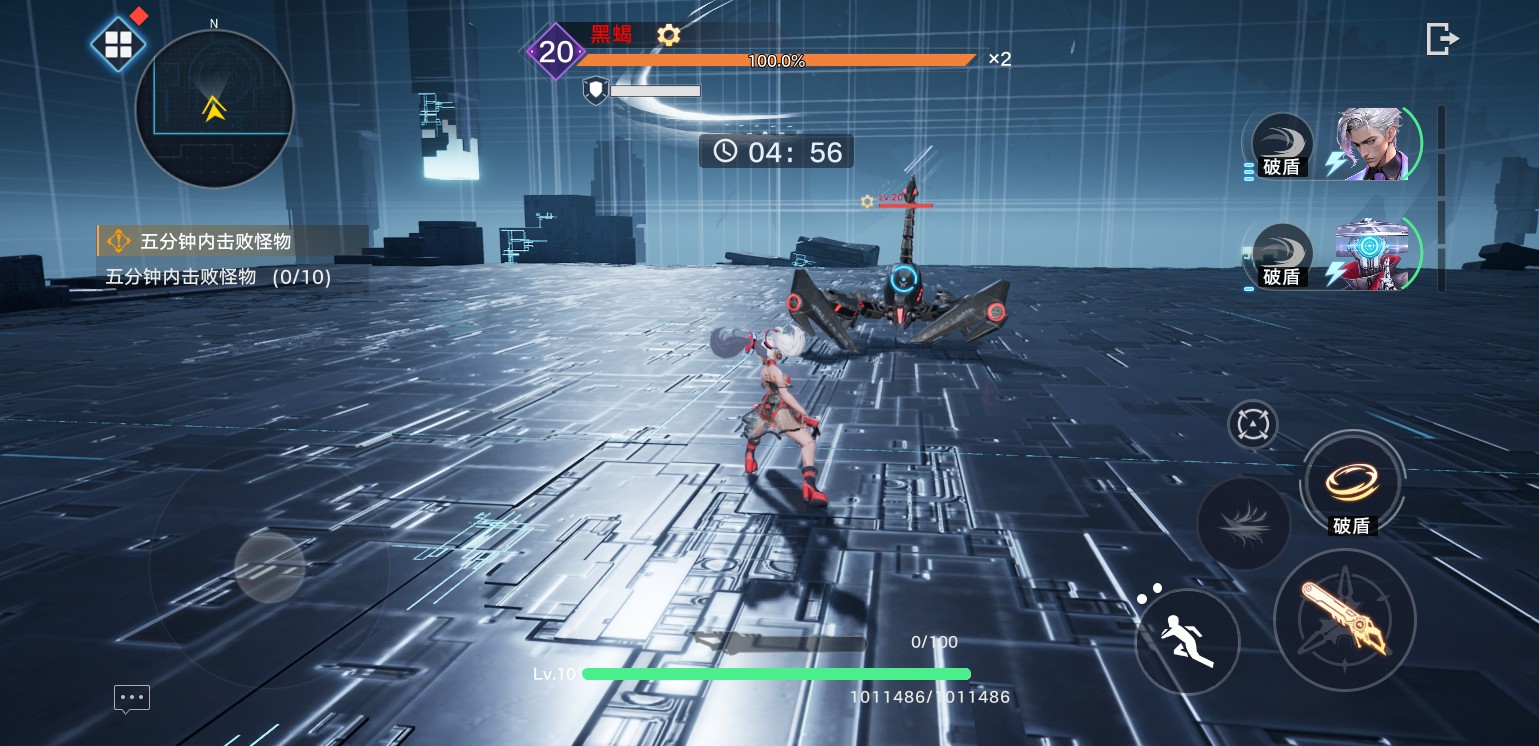Open the main menu grid icon
The width and height of the screenshot is (1539, 746).
[x=118, y=45]
